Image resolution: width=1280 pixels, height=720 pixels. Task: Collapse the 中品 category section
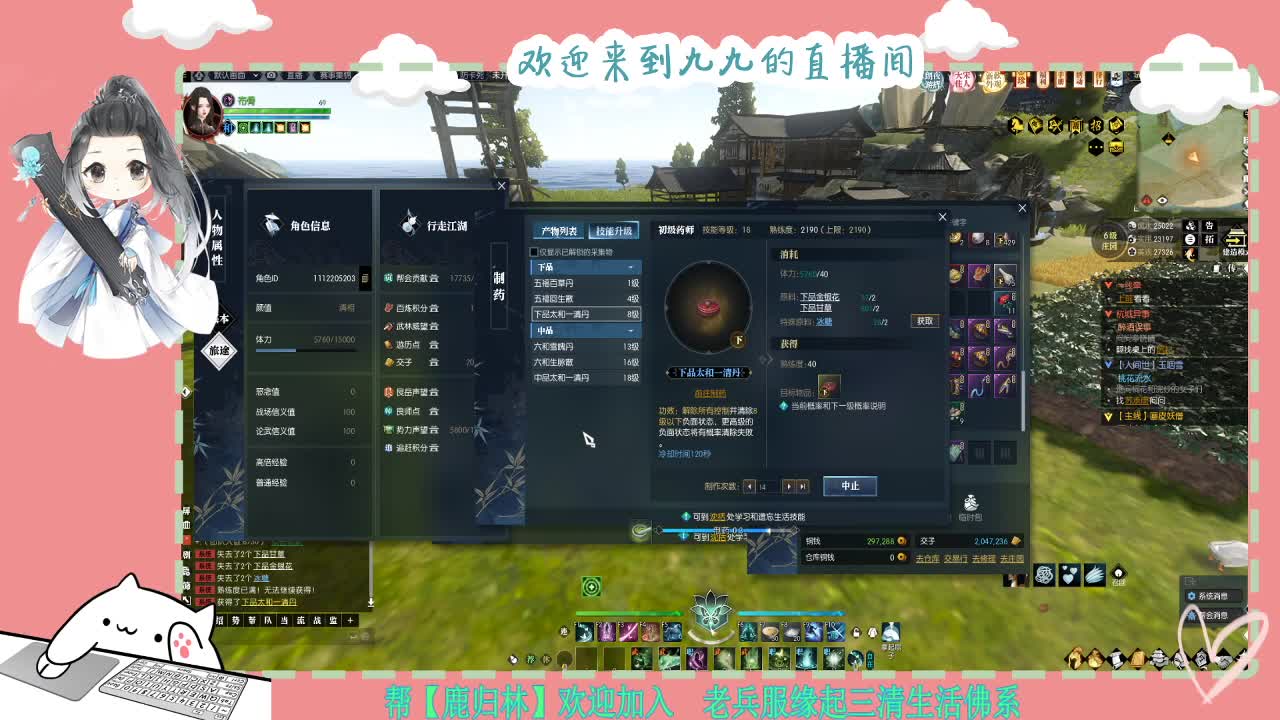click(x=631, y=330)
